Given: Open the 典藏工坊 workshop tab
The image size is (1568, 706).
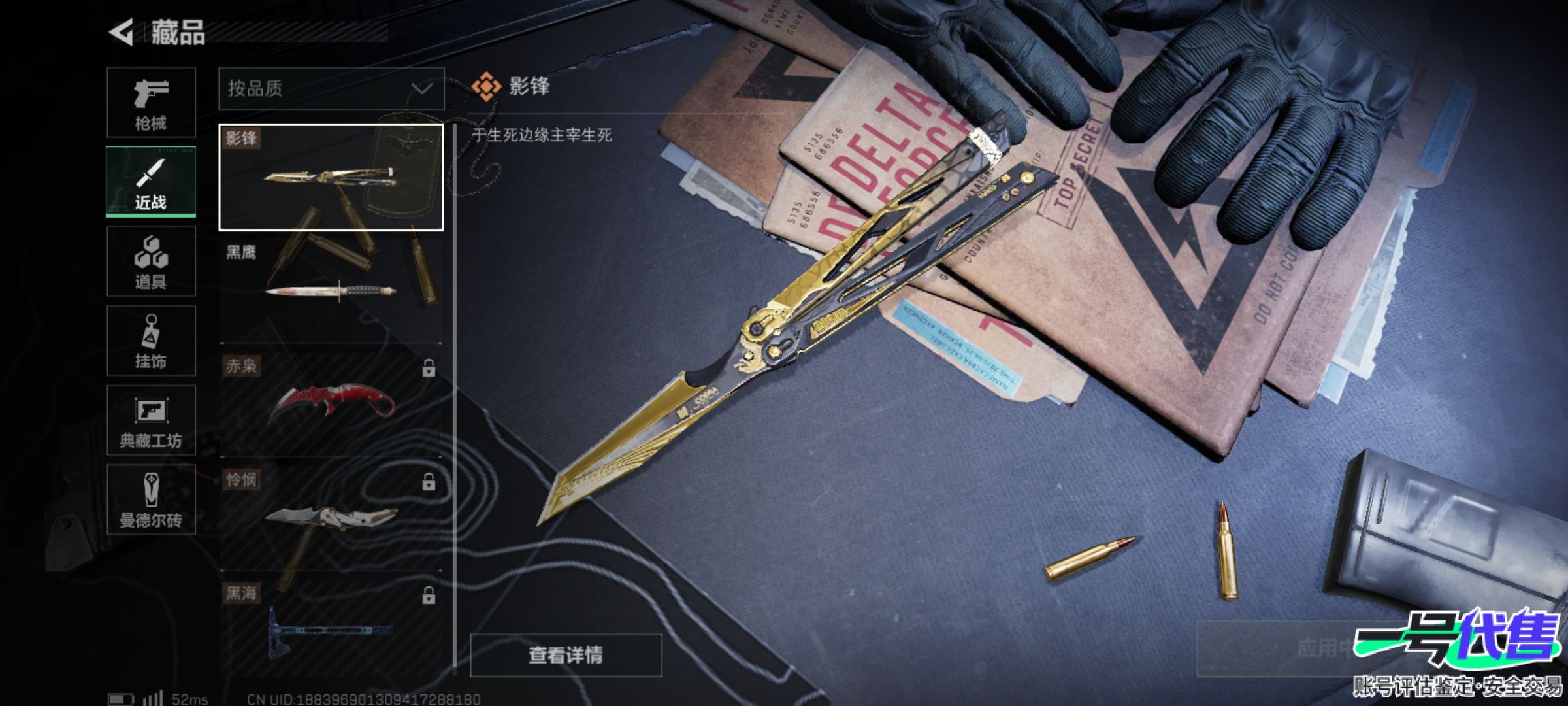Looking at the screenshot, I should click(x=151, y=420).
